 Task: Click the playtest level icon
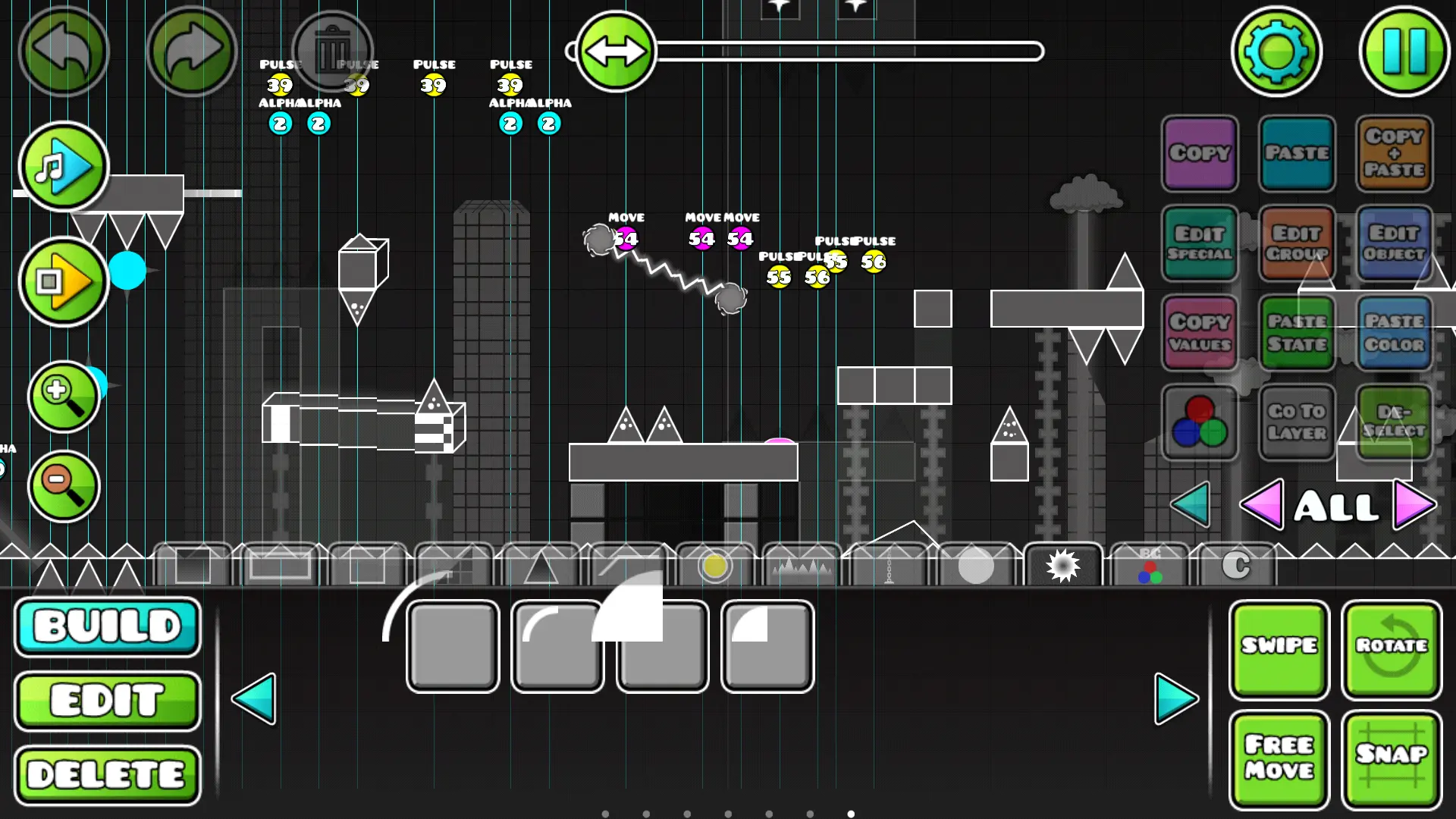click(x=64, y=281)
